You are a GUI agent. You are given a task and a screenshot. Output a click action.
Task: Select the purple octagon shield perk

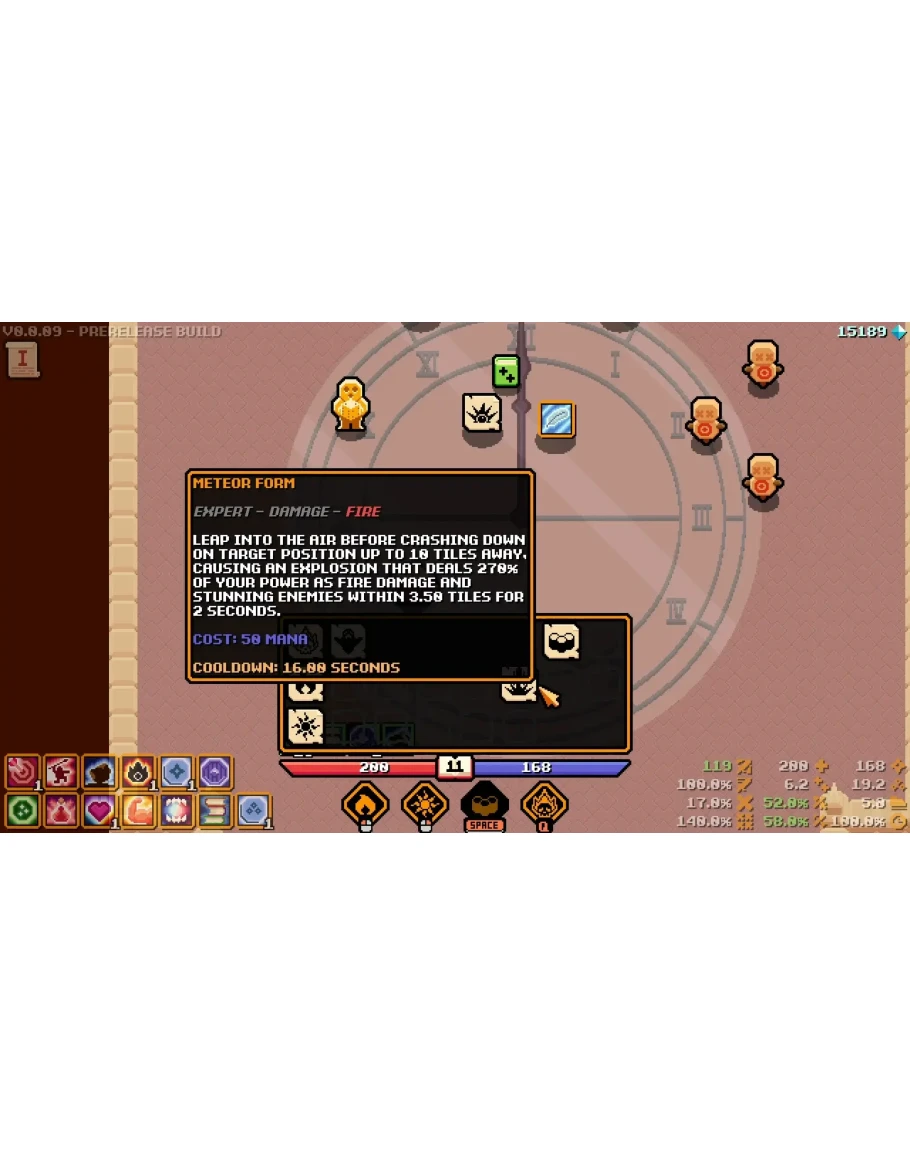215,772
